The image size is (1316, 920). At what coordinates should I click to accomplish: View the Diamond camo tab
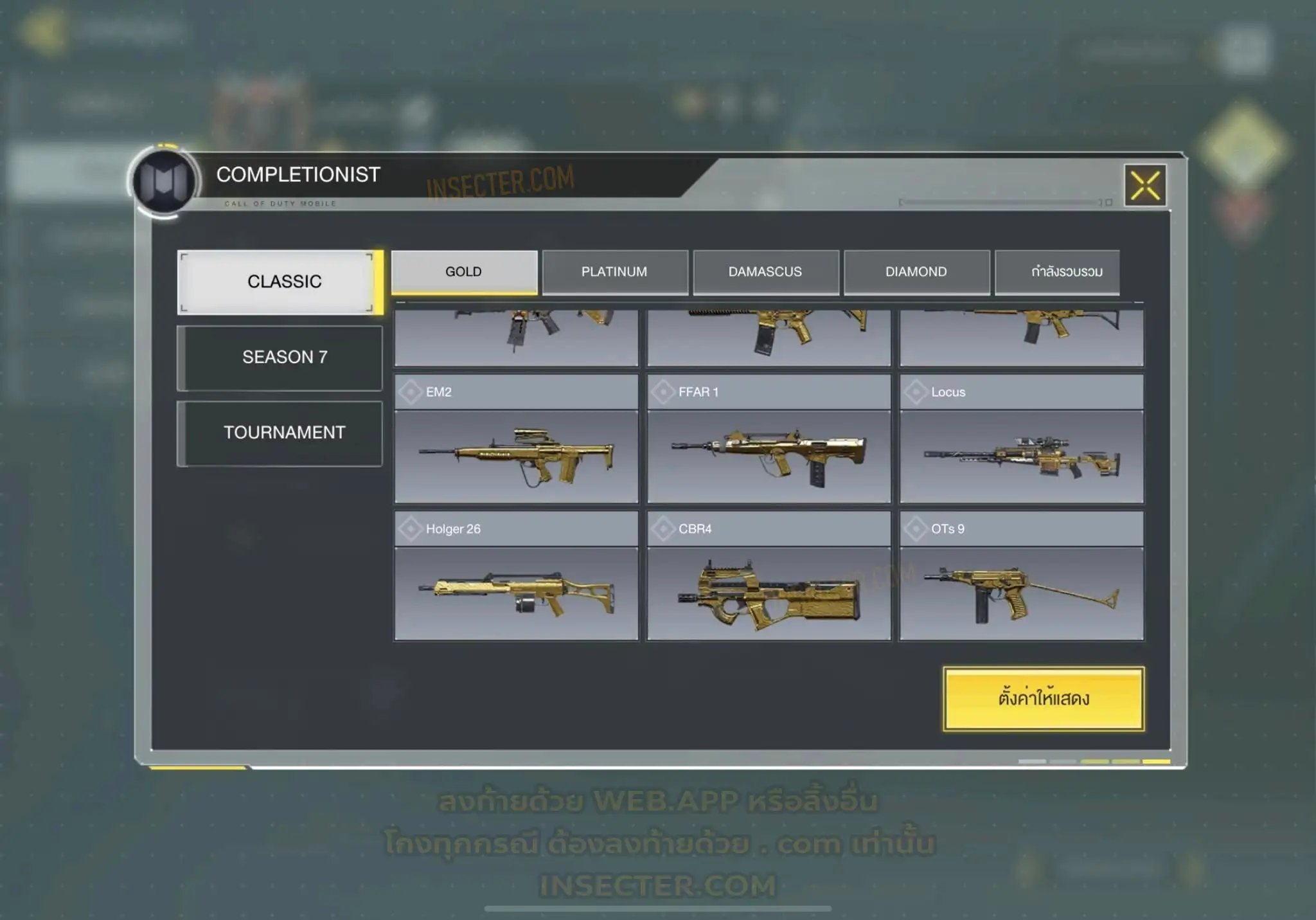[916, 272]
